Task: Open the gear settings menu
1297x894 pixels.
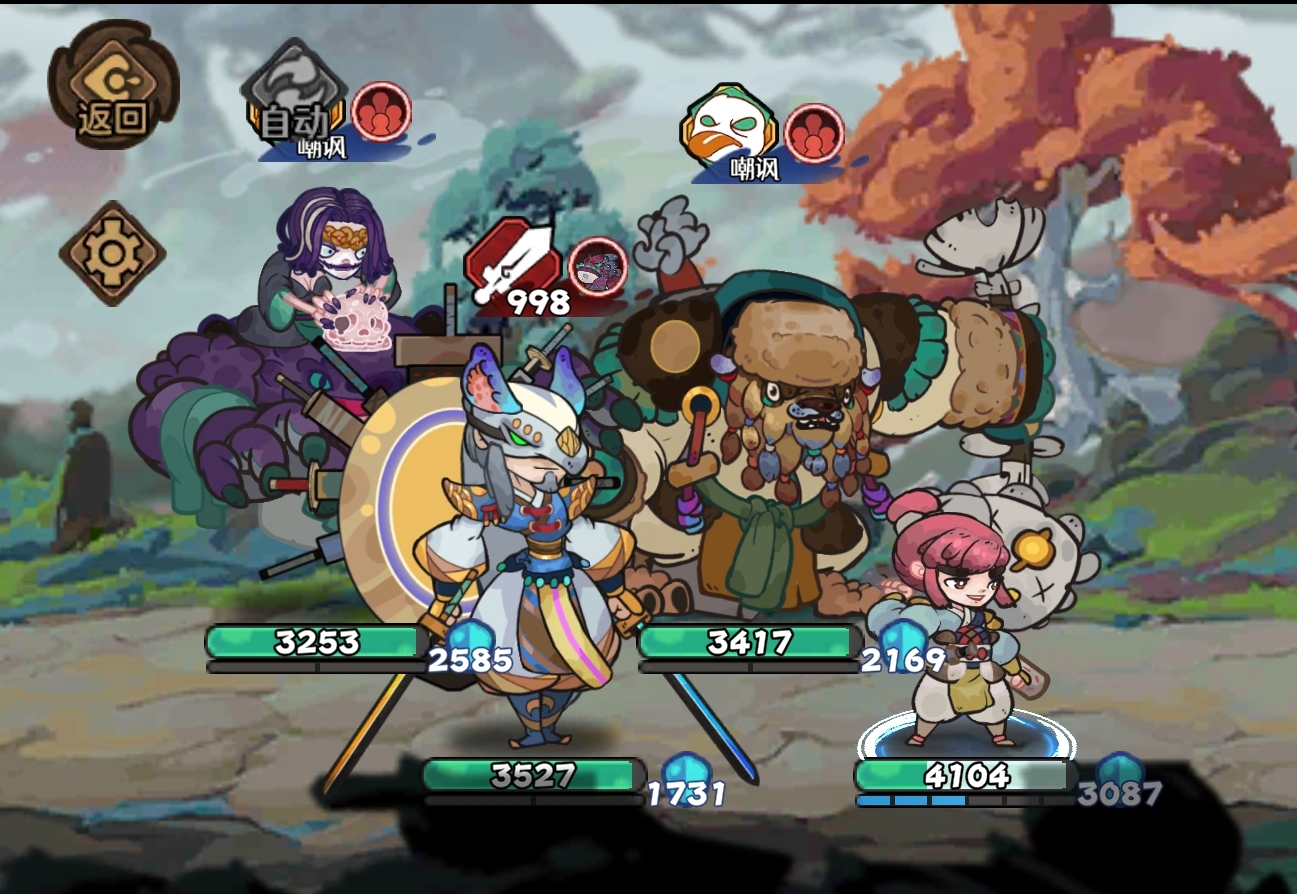Action: coord(112,254)
